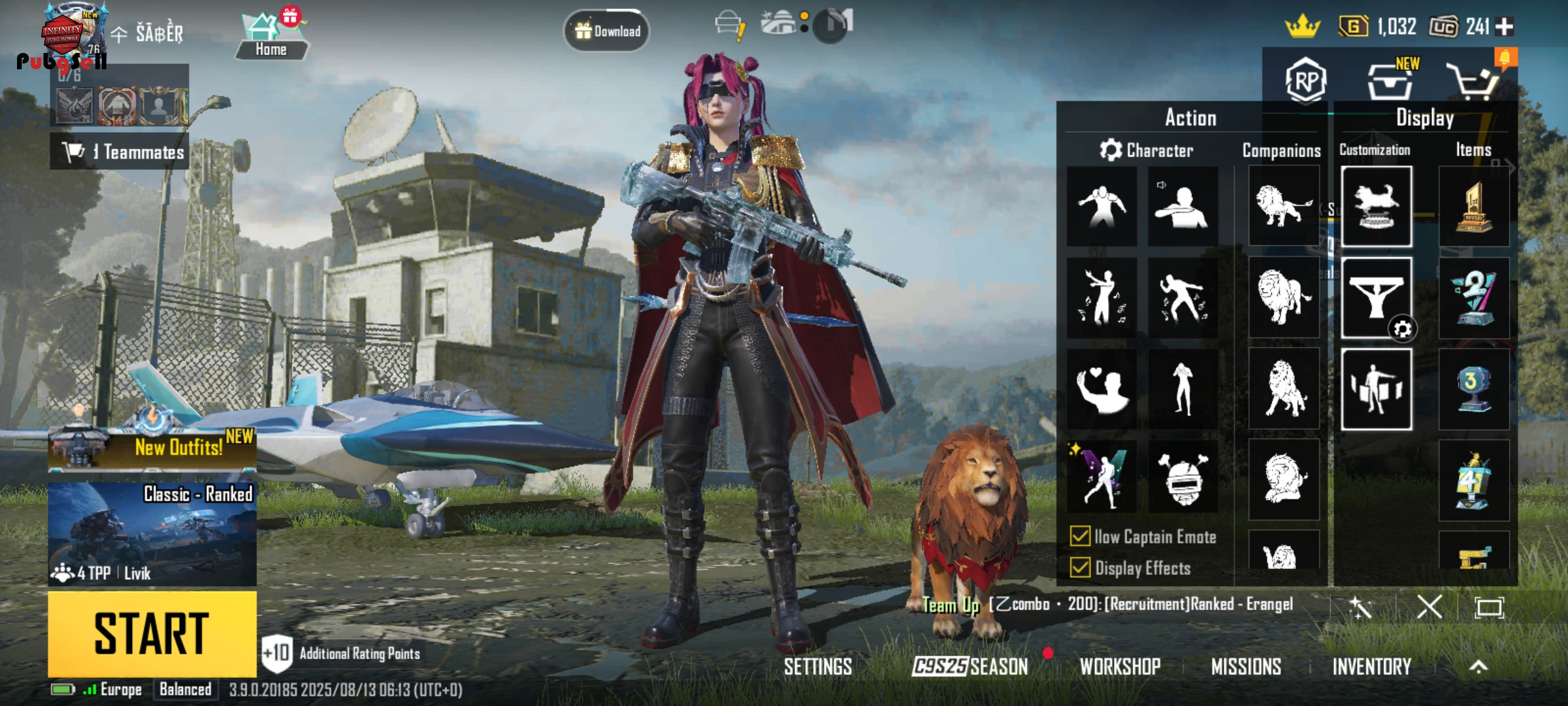The image size is (1568, 706).
Task: Open the RP Royale Pass icon
Action: point(1305,81)
